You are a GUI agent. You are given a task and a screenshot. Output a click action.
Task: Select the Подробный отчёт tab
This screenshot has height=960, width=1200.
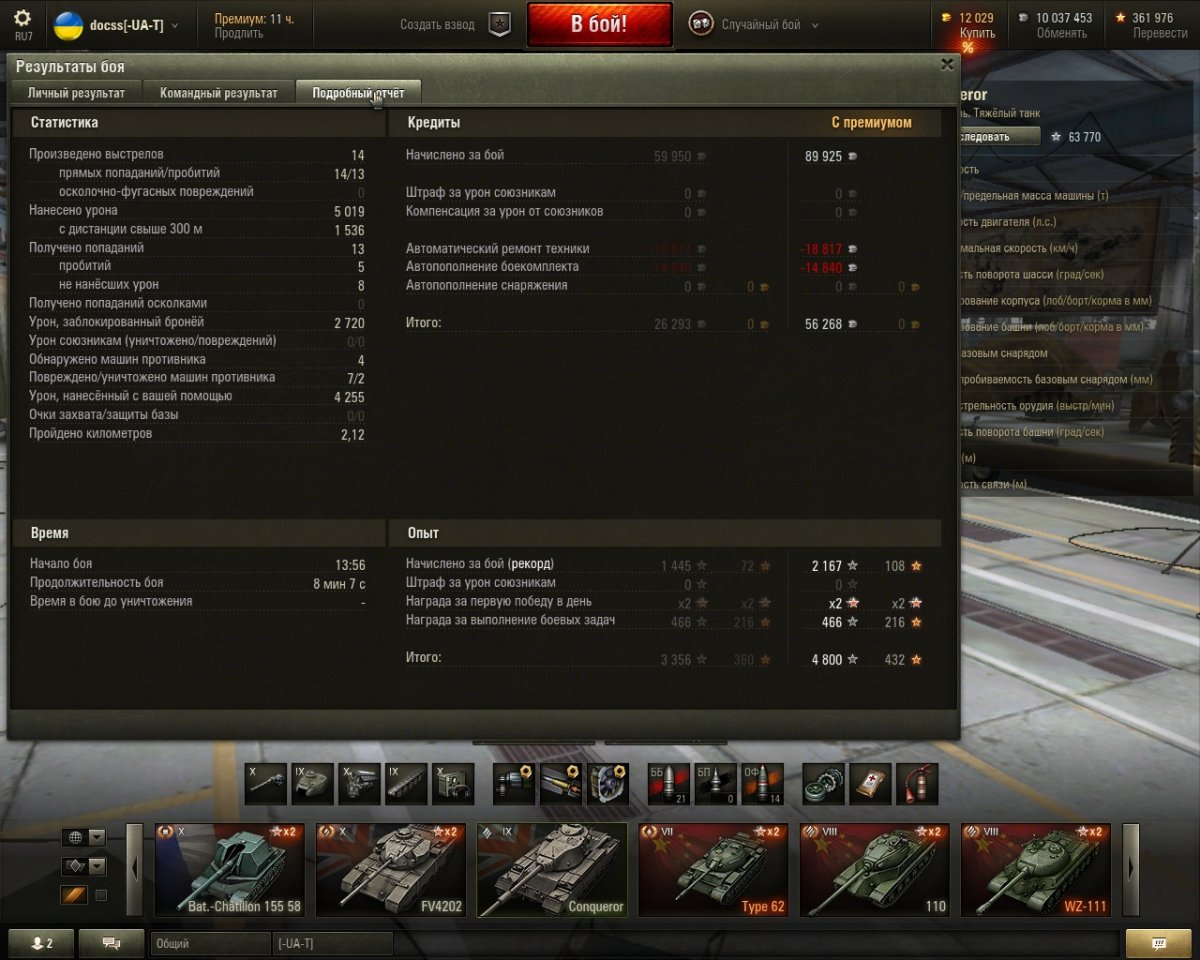(358, 93)
